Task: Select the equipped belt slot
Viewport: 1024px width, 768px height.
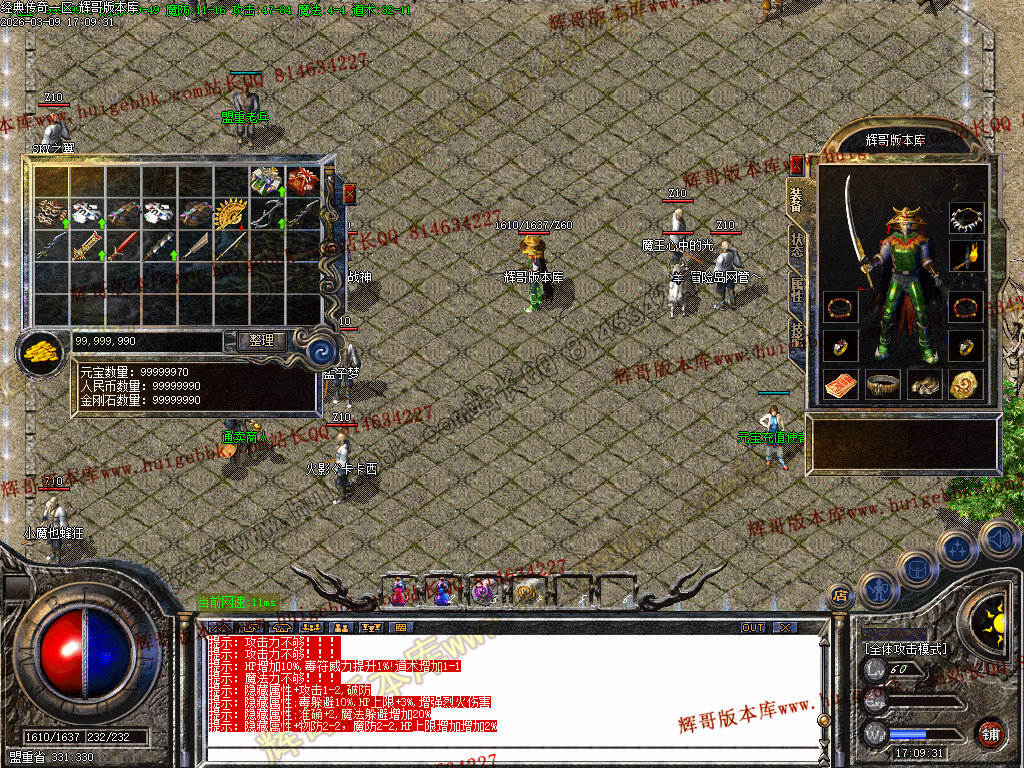Action: tap(882, 384)
